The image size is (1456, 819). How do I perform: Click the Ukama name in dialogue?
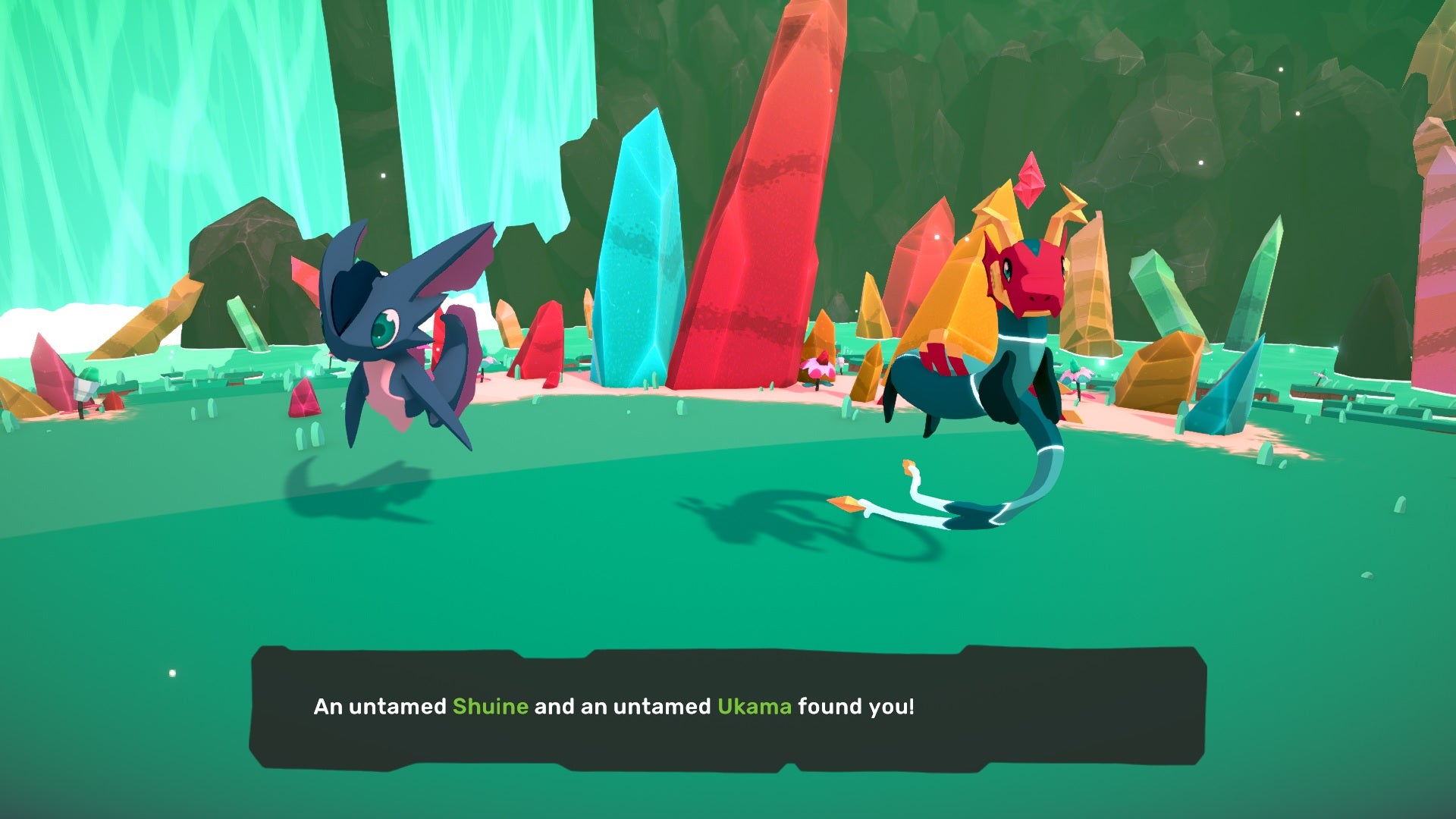755,706
